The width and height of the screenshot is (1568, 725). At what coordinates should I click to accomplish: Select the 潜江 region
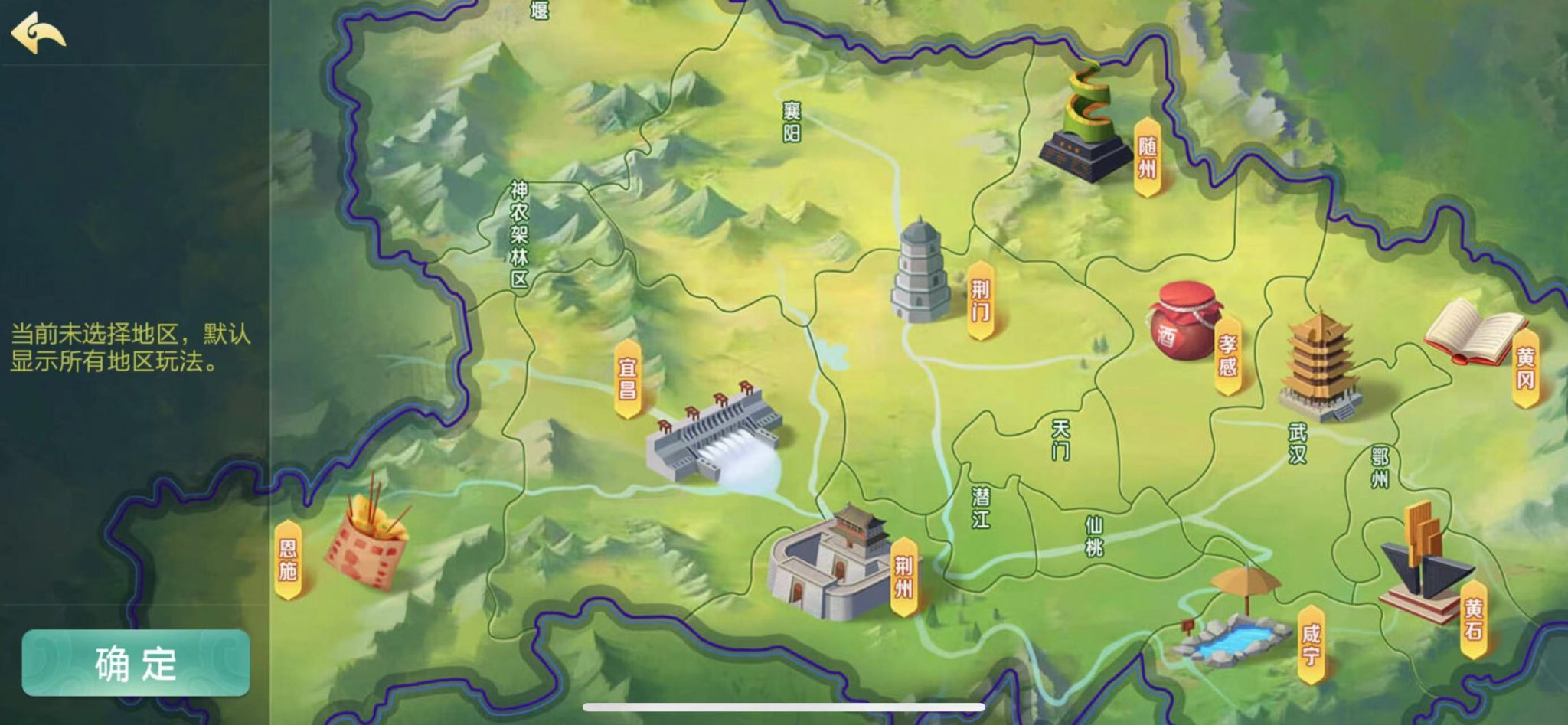(x=981, y=508)
